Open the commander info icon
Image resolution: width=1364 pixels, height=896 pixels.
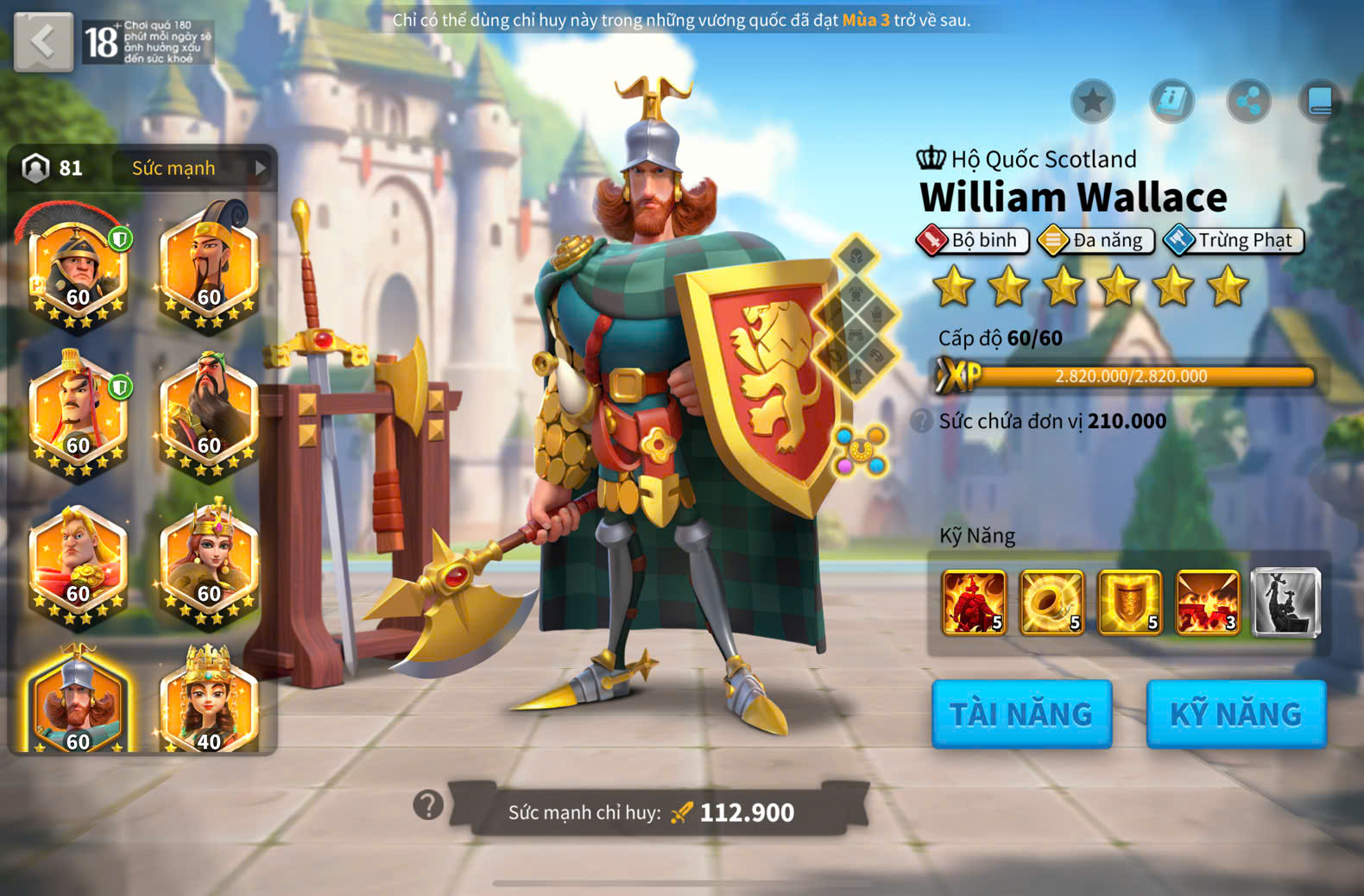point(1171,102)
